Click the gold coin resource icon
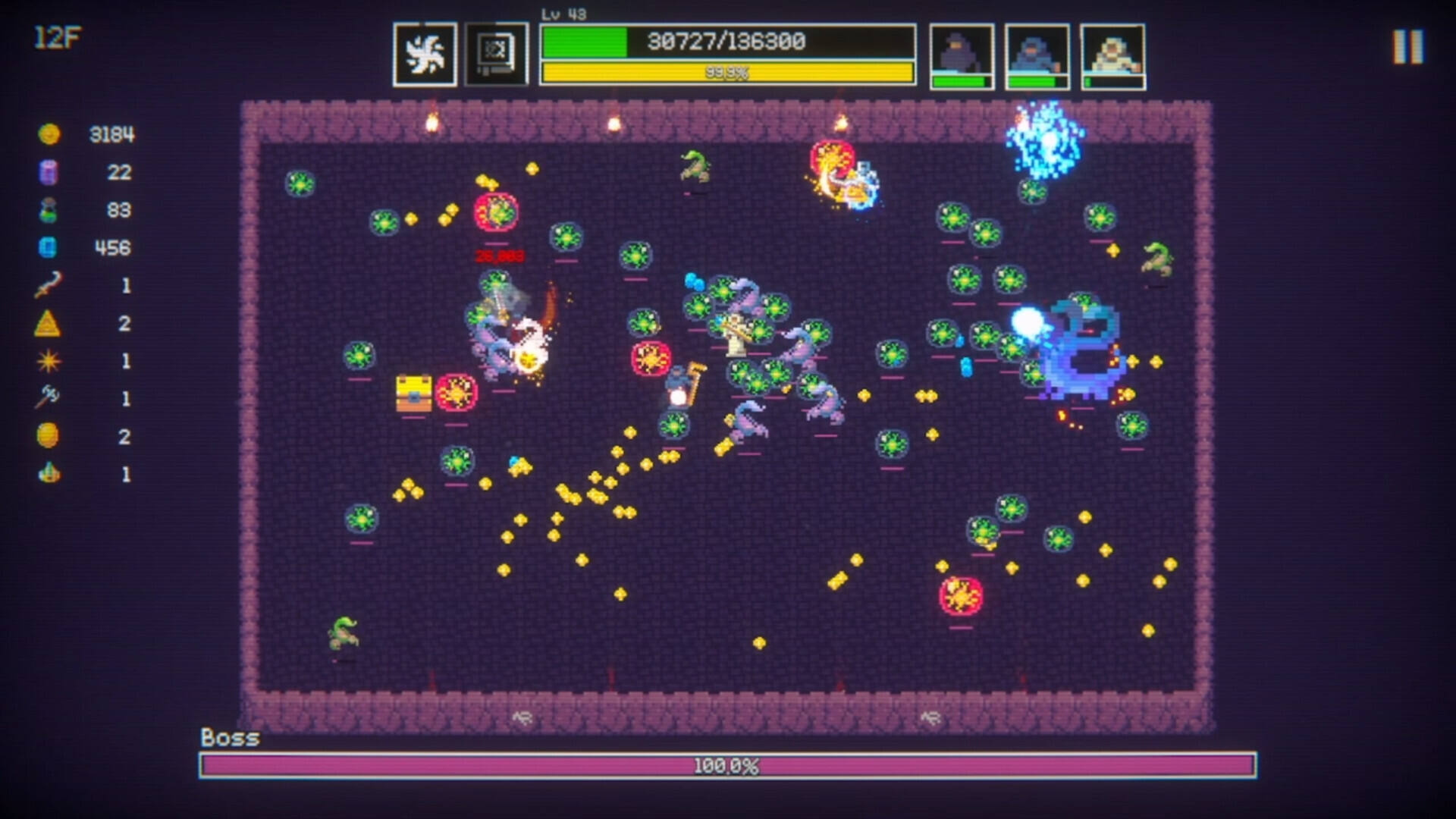Screen dimensions: 1456x819 point(49,134)
